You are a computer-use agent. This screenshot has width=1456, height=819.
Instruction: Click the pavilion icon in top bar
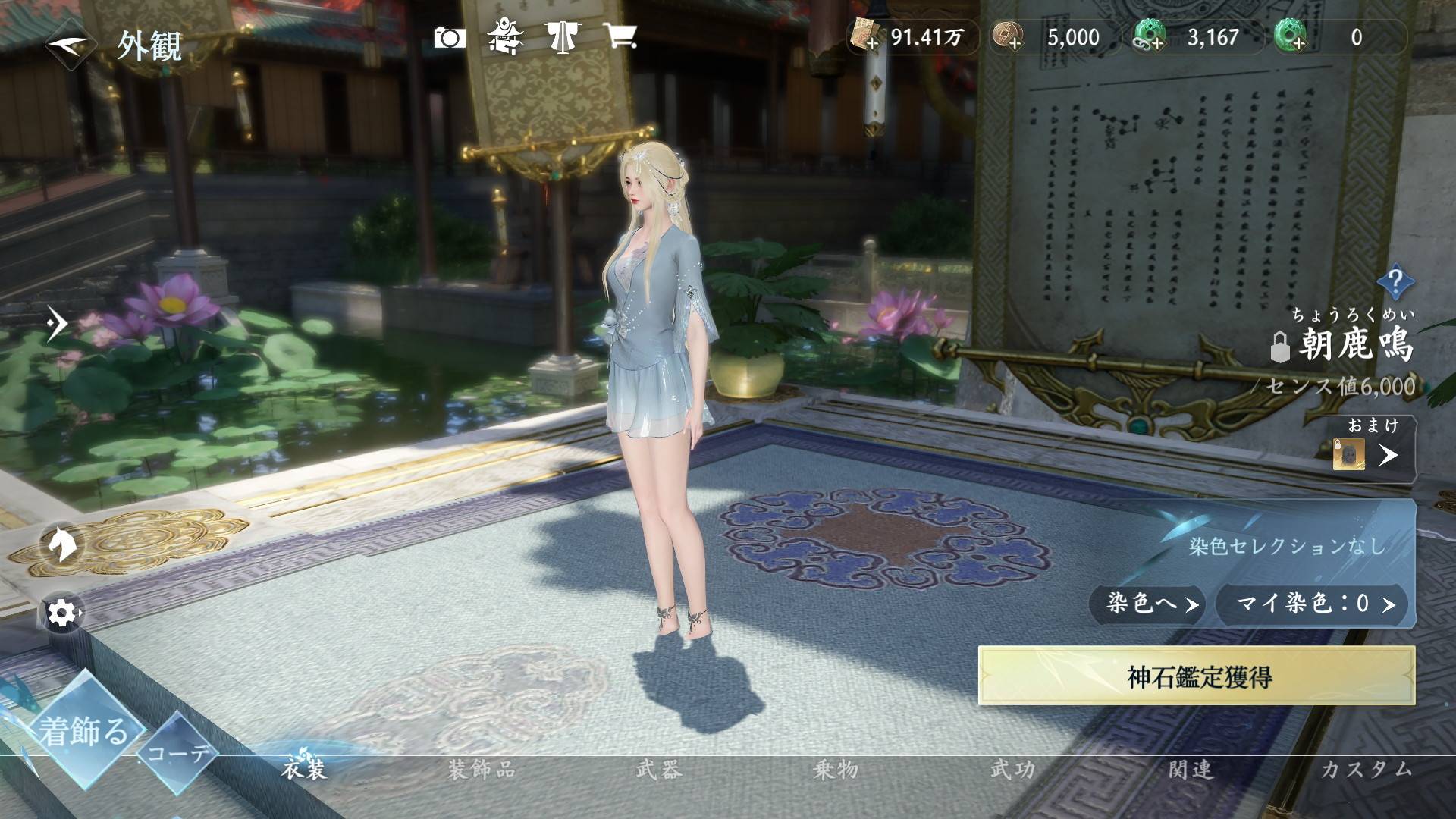[504, 36]
